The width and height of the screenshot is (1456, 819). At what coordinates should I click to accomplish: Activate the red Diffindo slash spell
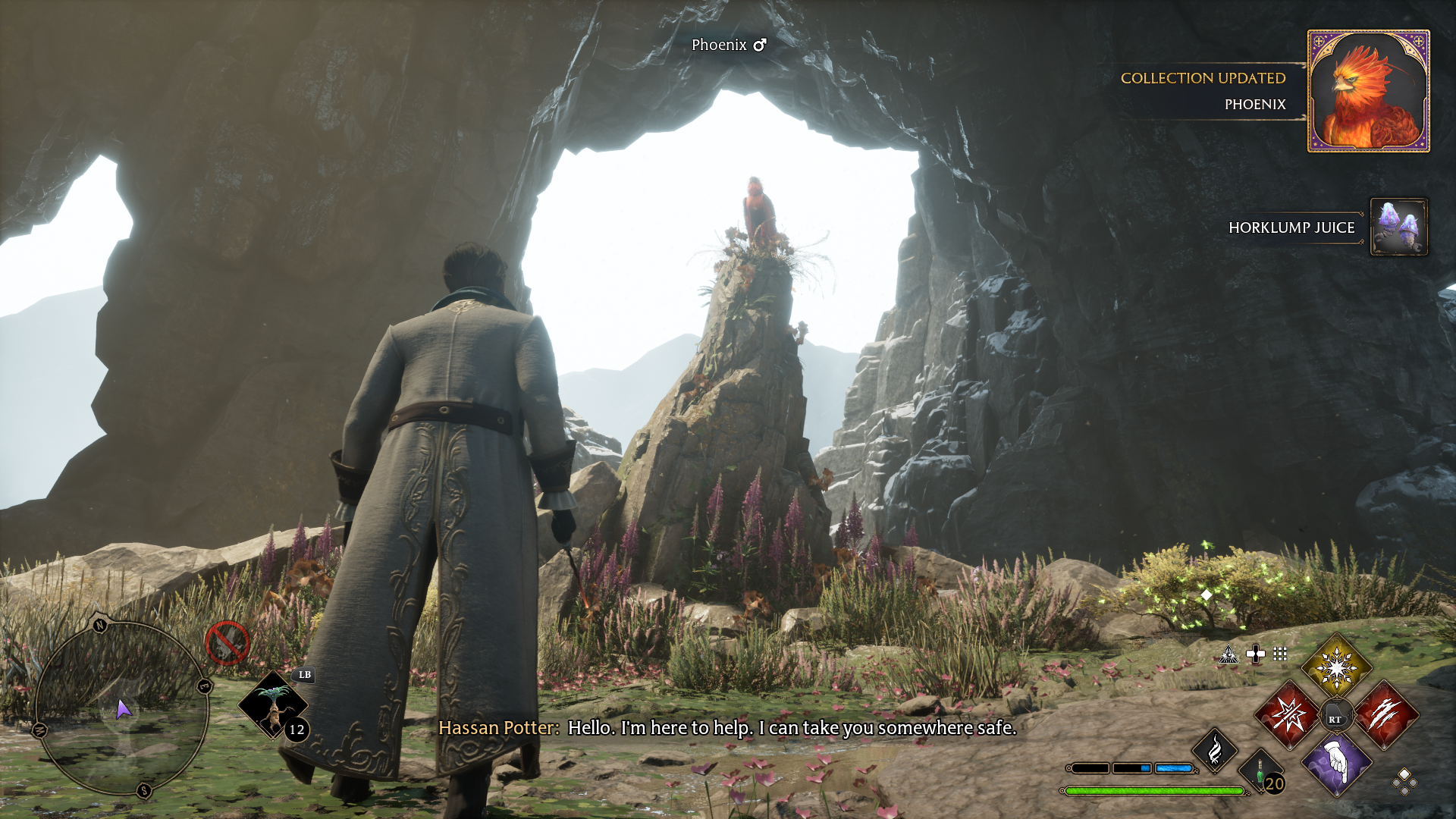(x=1385, y=715)
